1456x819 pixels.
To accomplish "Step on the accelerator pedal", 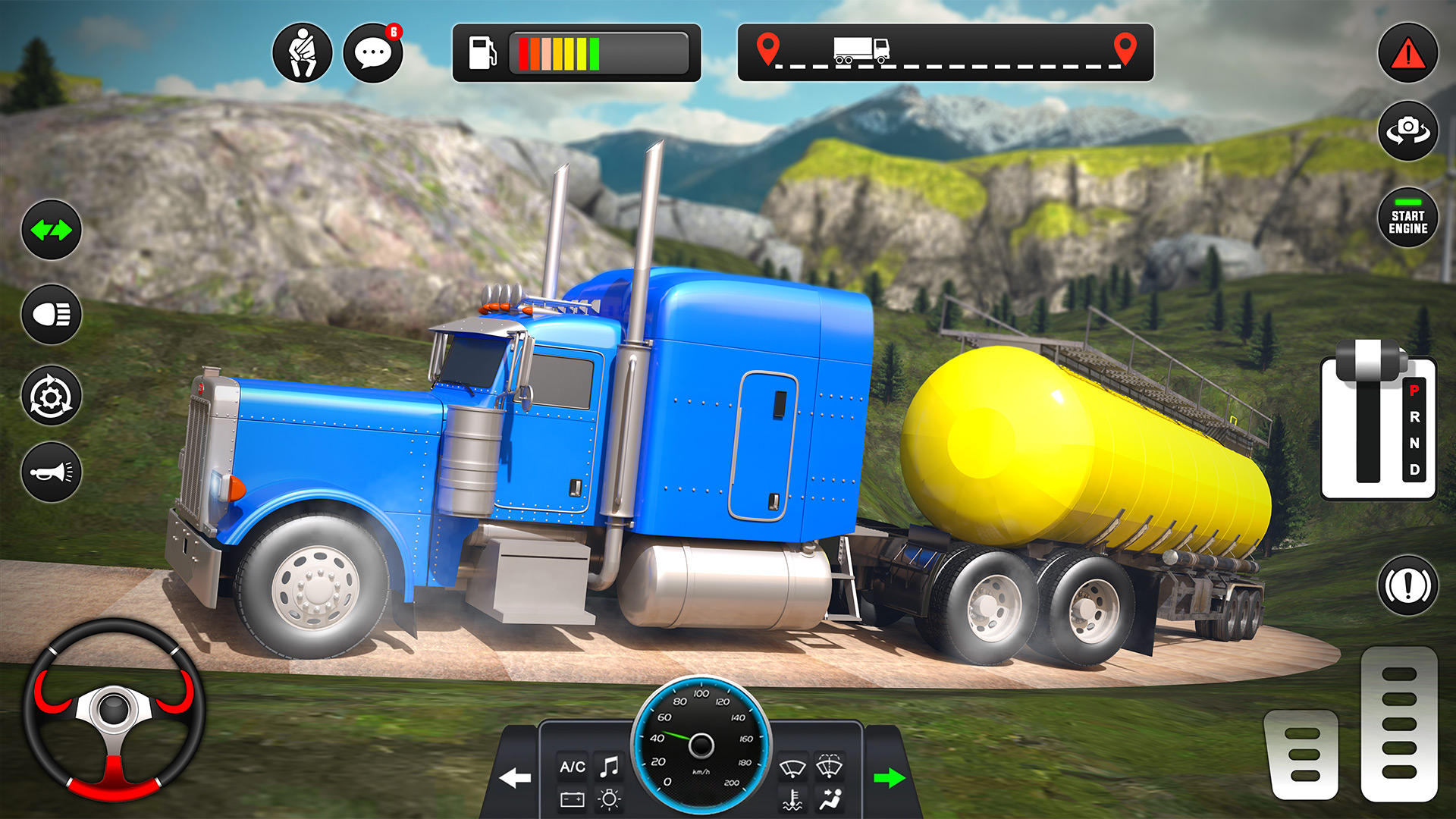I will 1399,723.
